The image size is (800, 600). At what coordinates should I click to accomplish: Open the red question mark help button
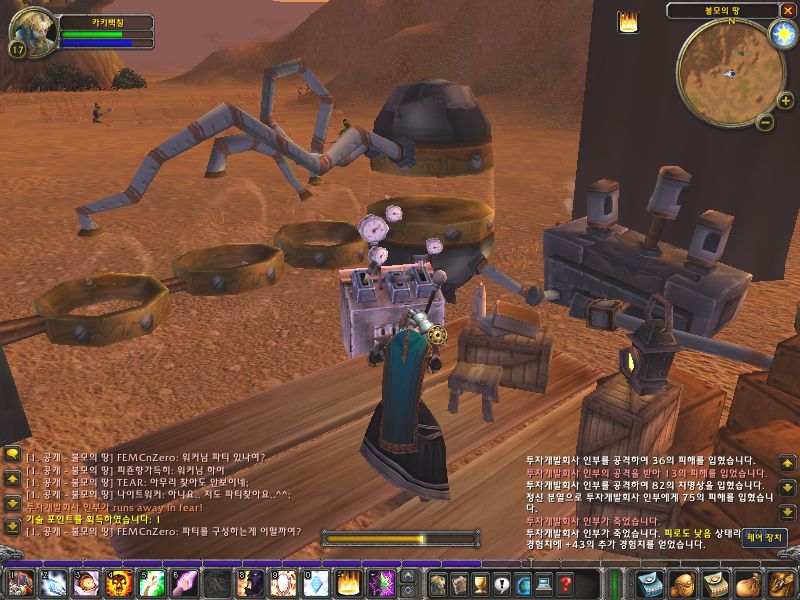(565, 583)
